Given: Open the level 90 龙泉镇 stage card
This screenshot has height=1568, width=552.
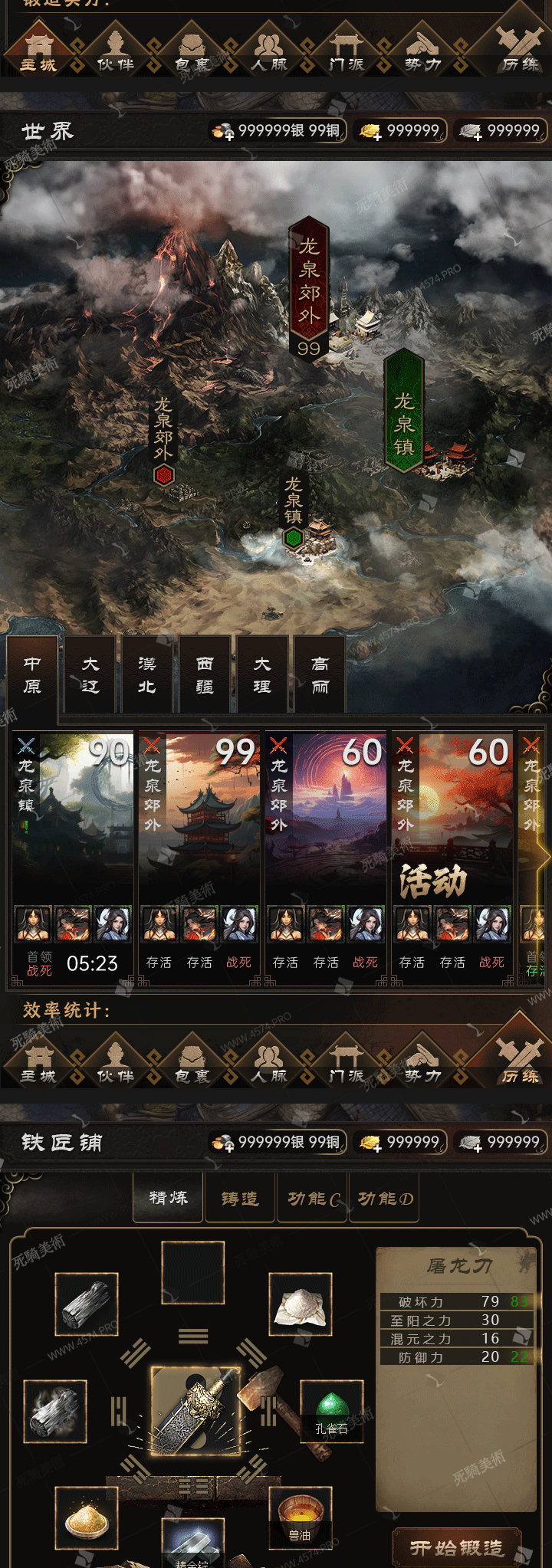Looking at the screenshot, I should click(x=73, y=858).
